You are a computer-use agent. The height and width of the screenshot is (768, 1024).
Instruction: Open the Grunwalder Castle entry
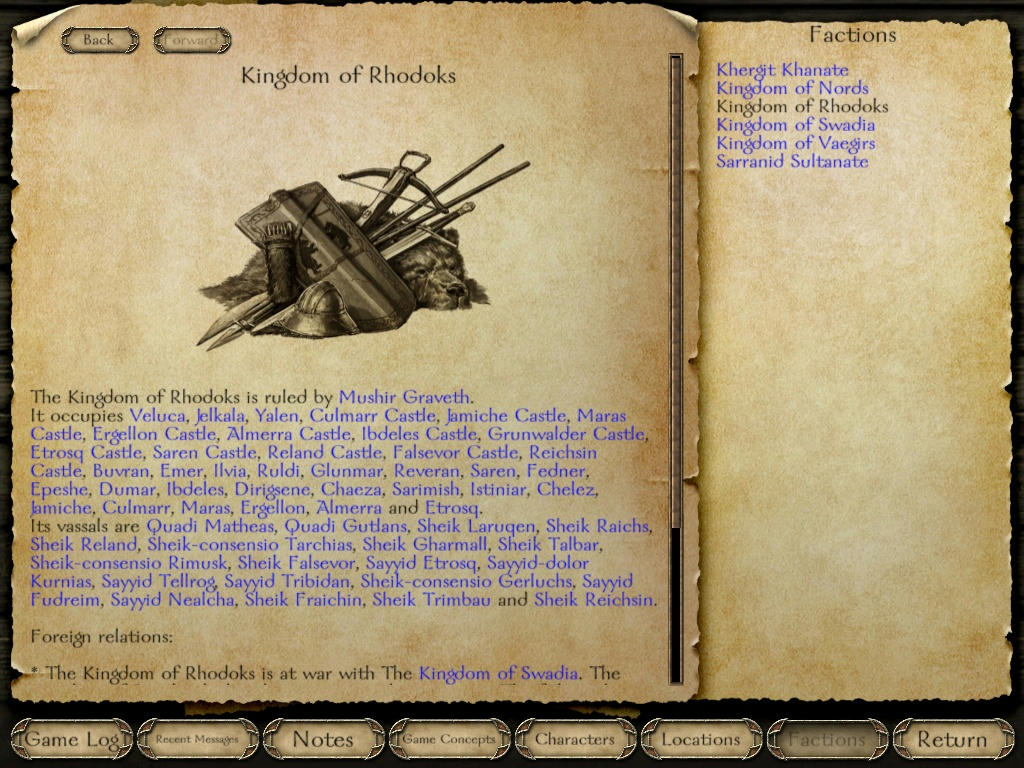(566, 434)
